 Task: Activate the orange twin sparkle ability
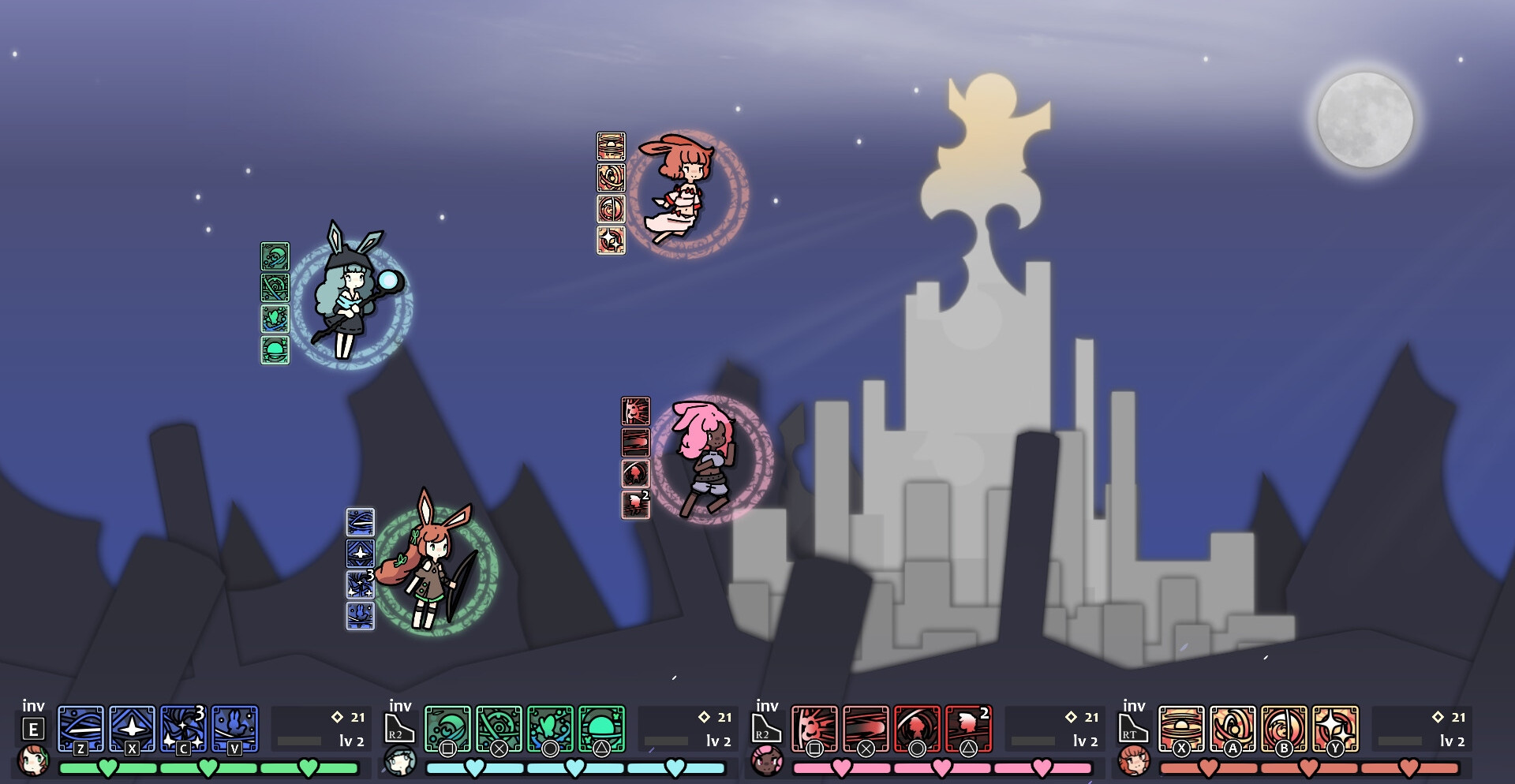(x=1335, y=727)
